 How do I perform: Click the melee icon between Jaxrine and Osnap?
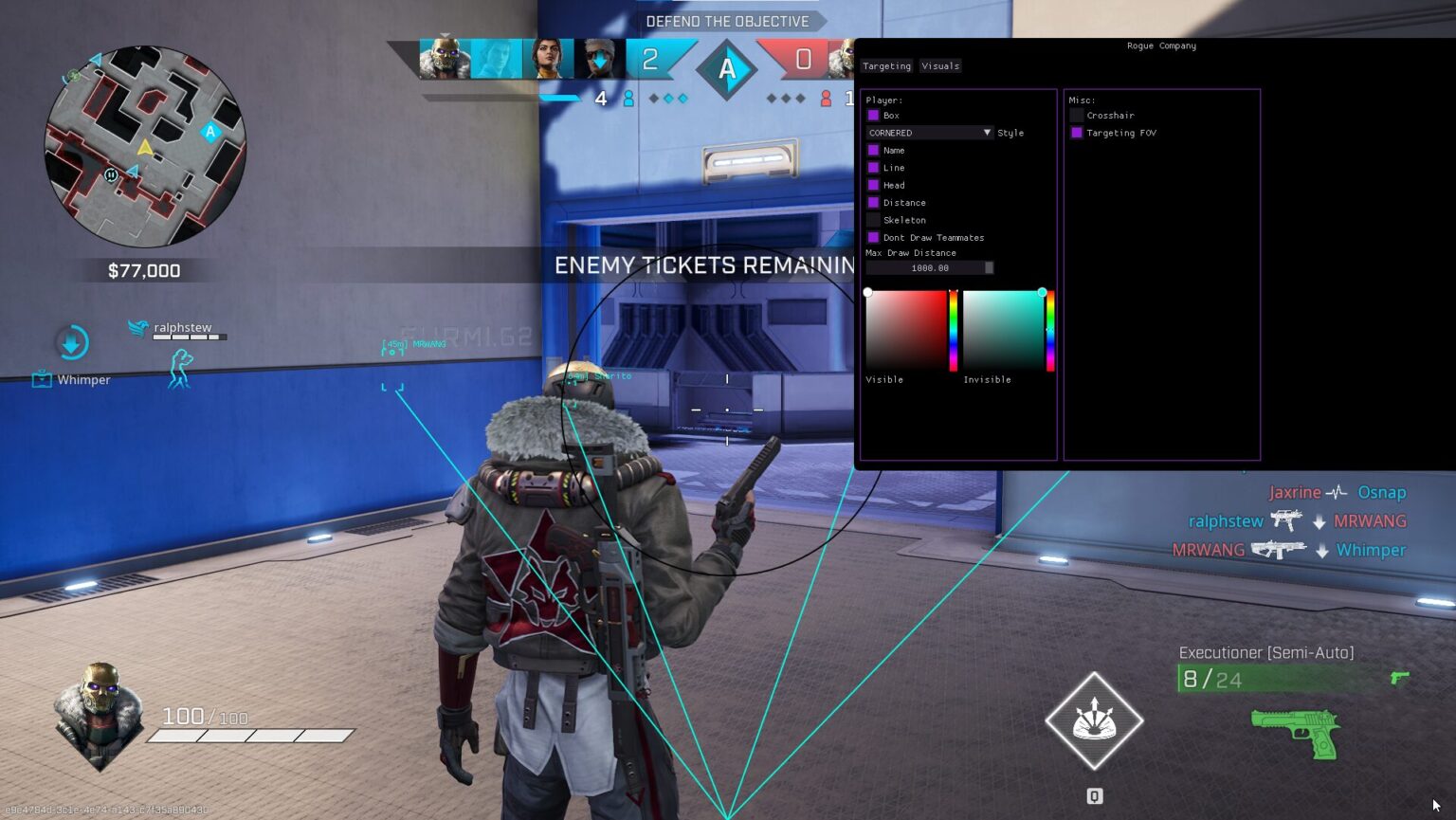1337,492
